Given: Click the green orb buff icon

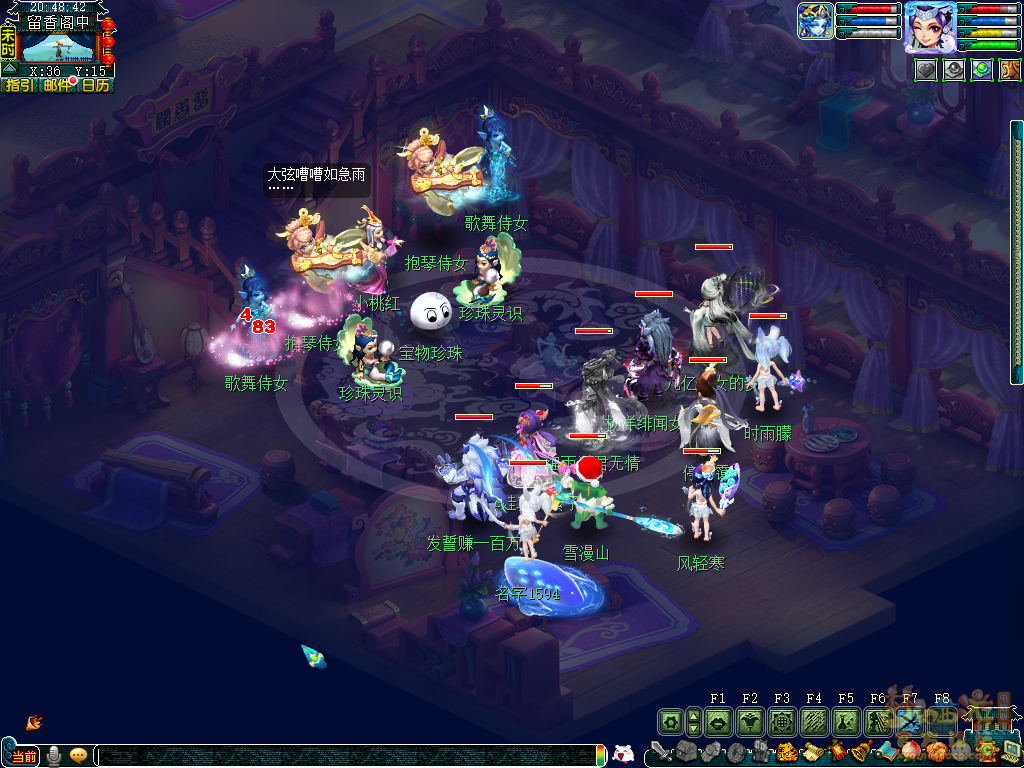Looking at the screenshot, I should tap(981, 70).
